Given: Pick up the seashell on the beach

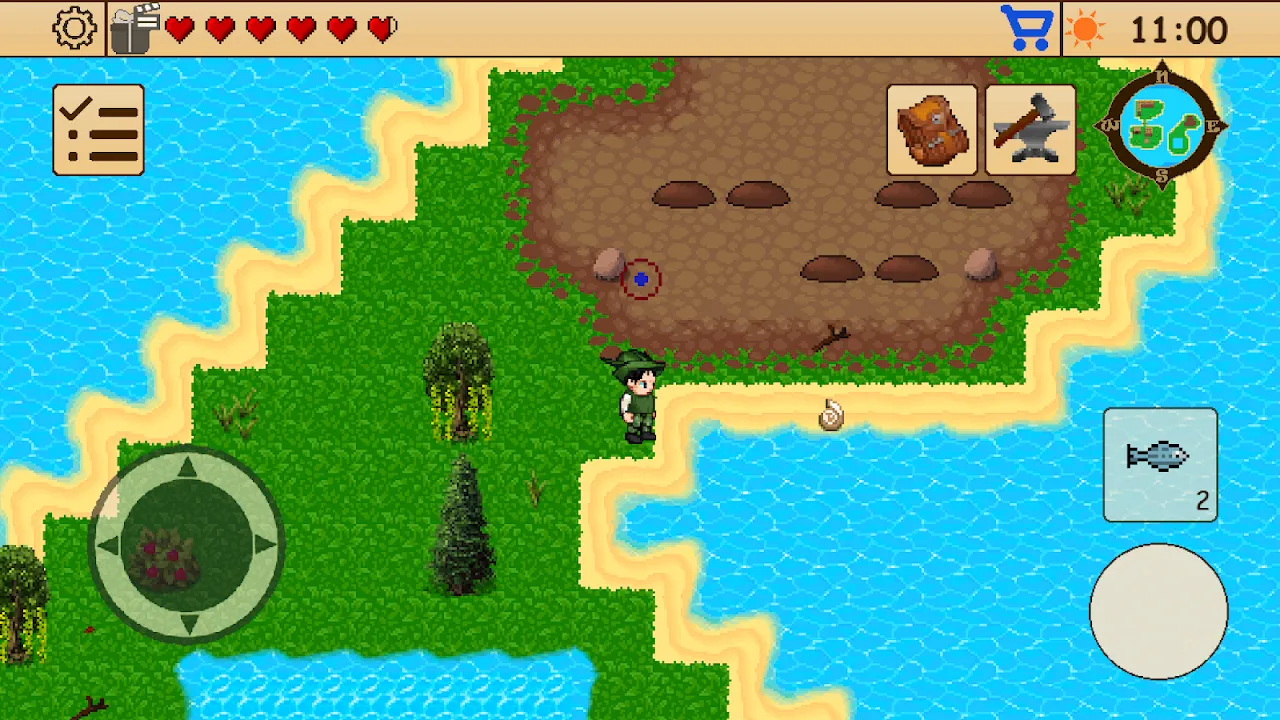Looking at the screenshot, I should (x=829, y=417).
